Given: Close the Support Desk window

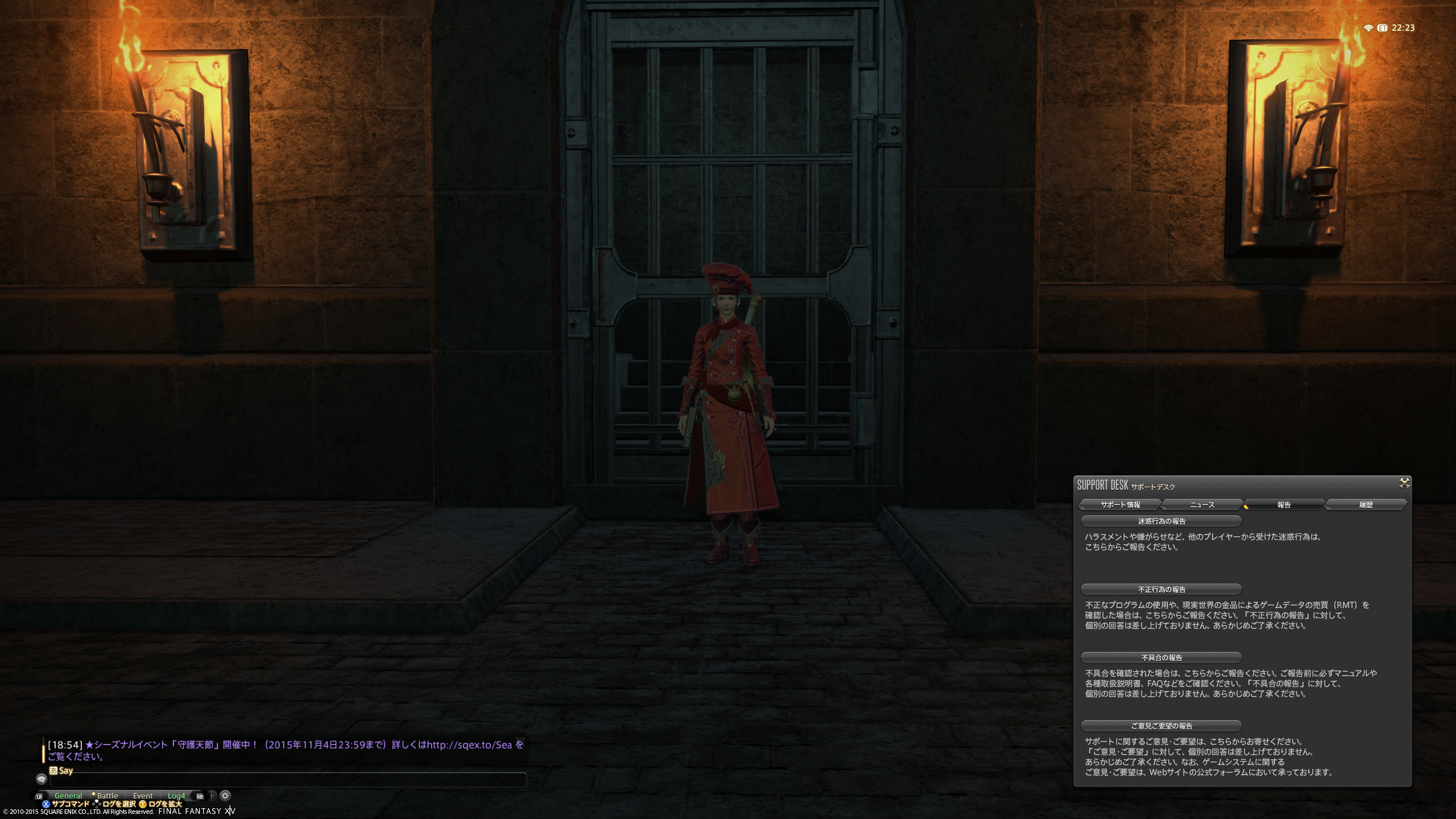Looking at the screenshot, I should tap(1404, 483).
